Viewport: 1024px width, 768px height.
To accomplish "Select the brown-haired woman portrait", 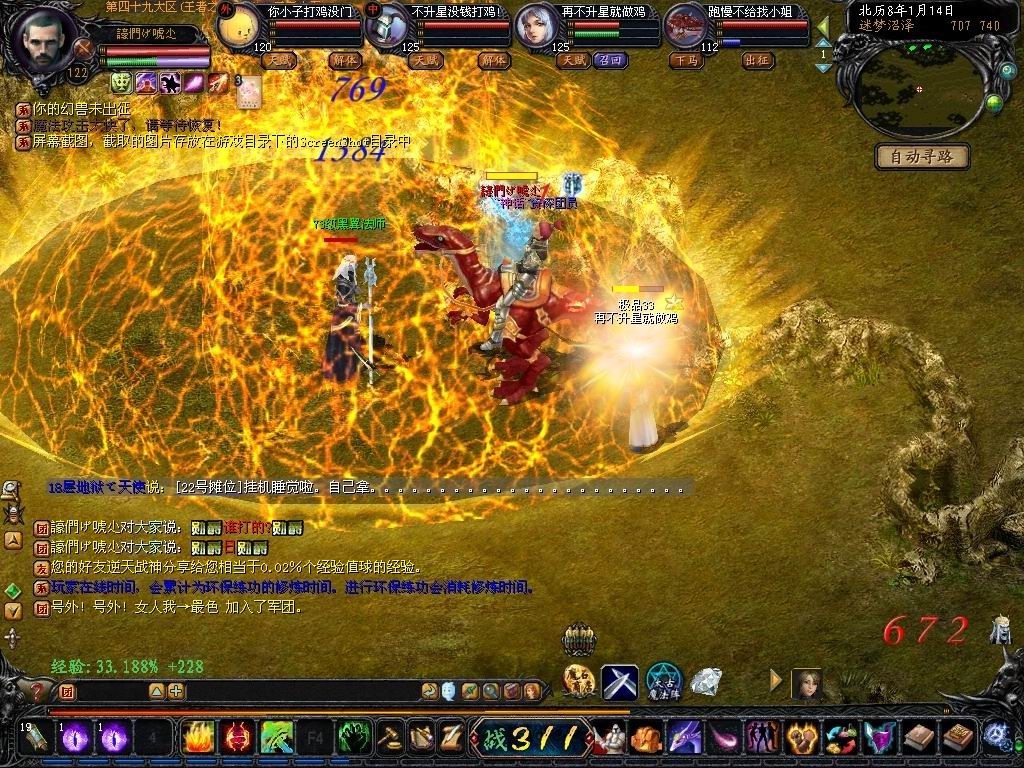I will [806, 684].
